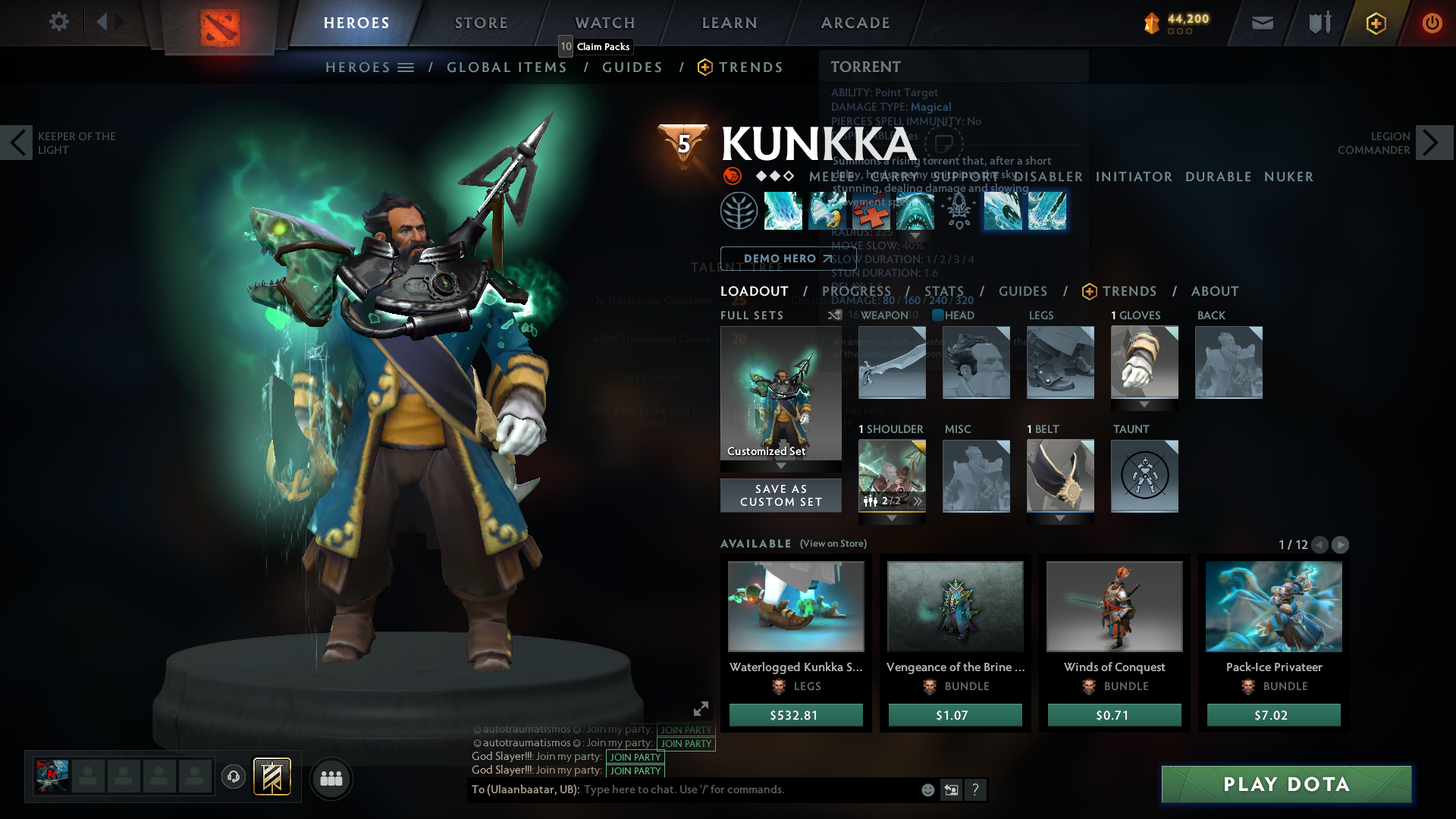This screenshot has width=1456, height=819.
Task: Click the PLAY DOTA button
Action: click(1286, 785)
